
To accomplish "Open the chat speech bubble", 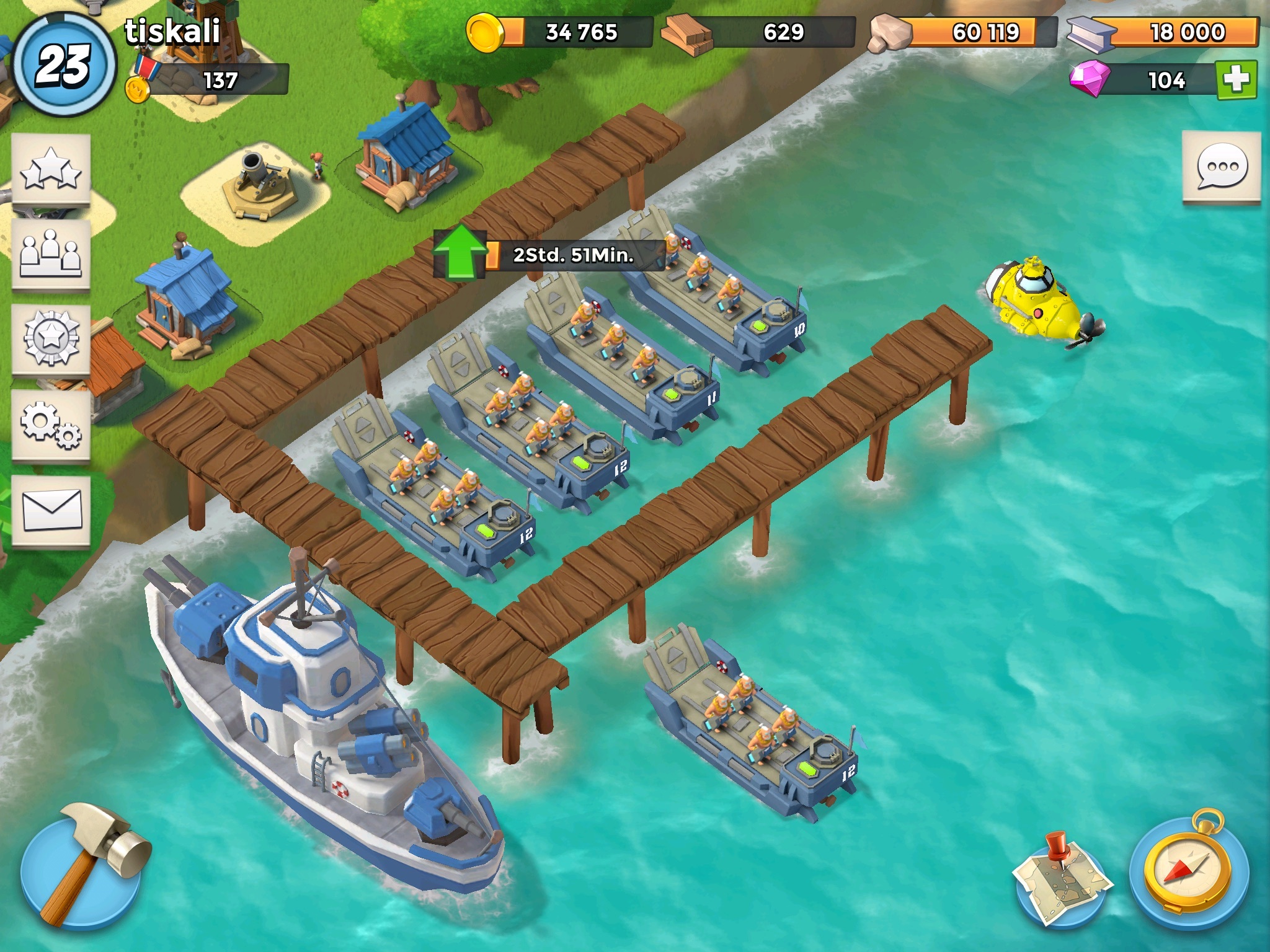I will [x=1221, y=167].
